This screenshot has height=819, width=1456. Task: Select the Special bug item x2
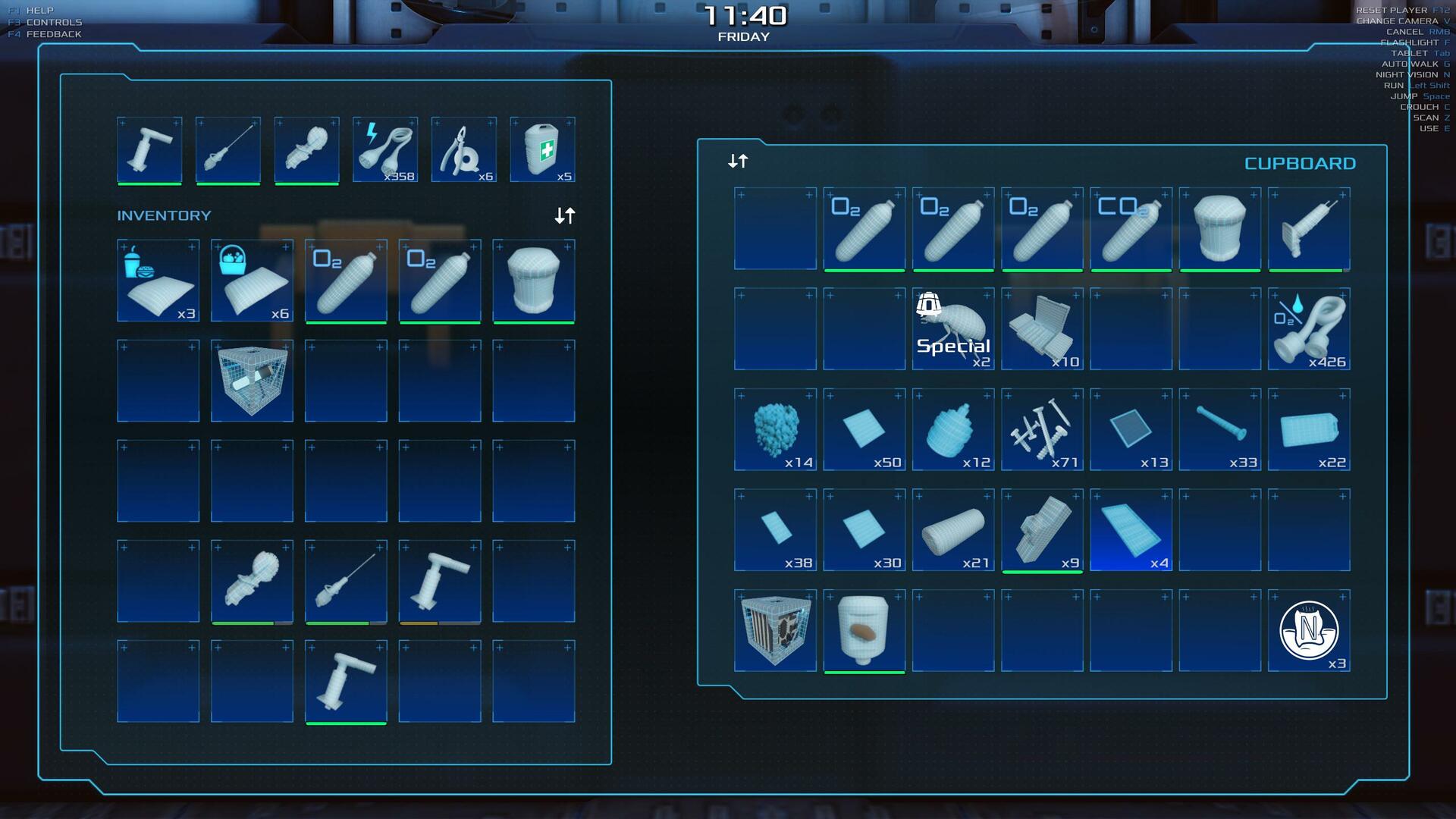point(953,328)
